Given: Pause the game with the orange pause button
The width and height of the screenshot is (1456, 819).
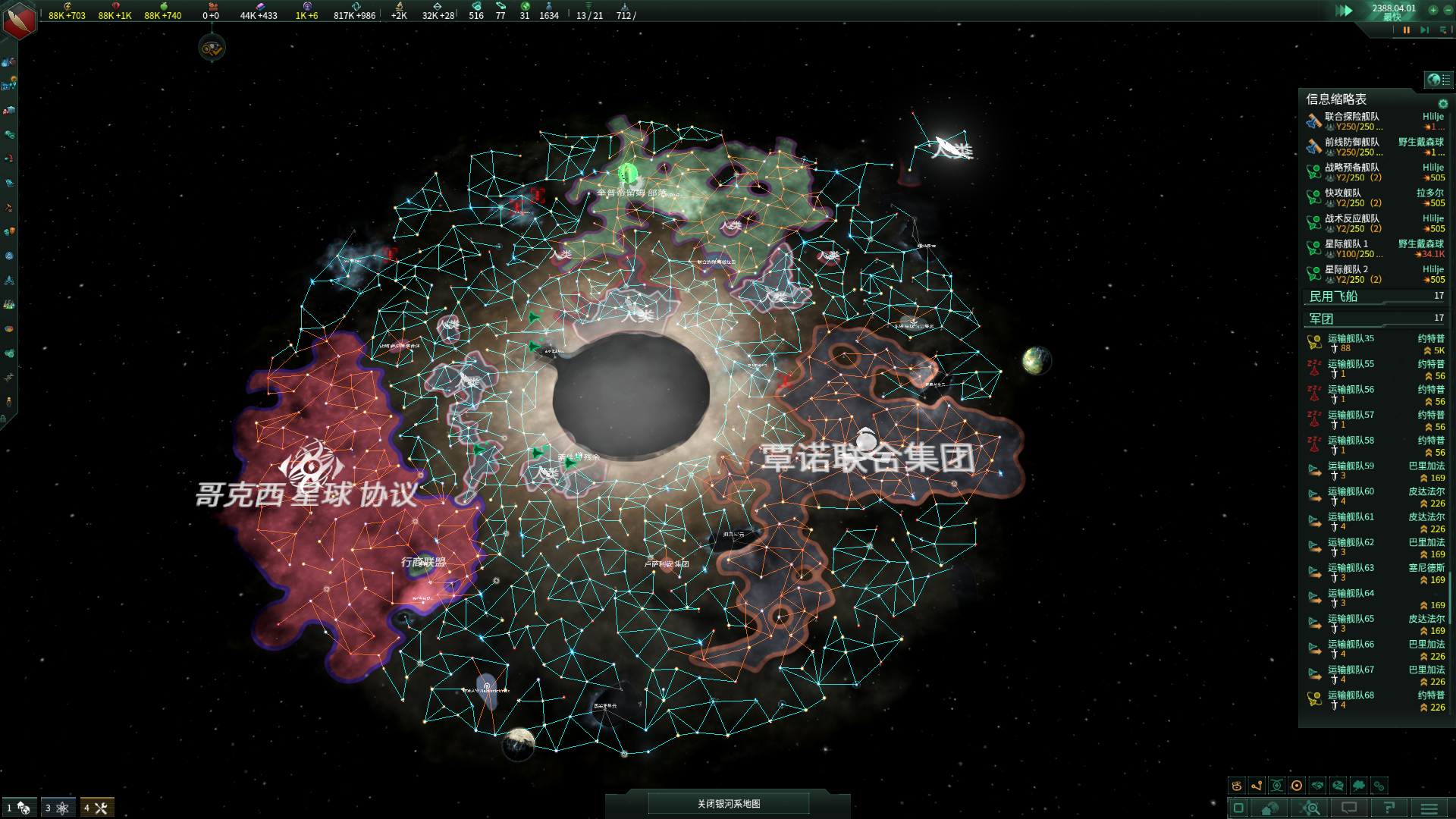Looking at the screenshot, I should (x=1407, y=30).
